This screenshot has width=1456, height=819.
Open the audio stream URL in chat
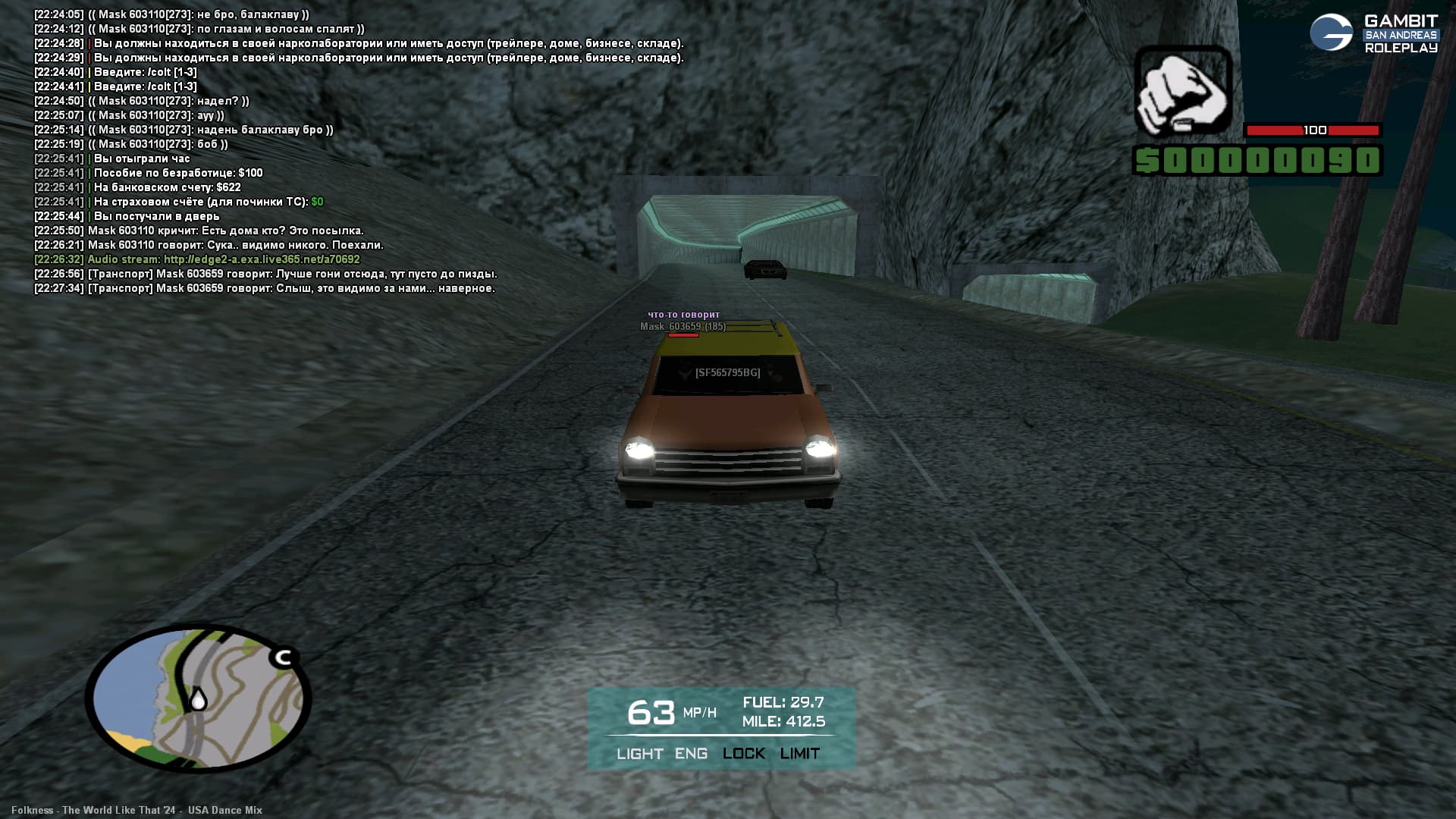pos(262,259)
